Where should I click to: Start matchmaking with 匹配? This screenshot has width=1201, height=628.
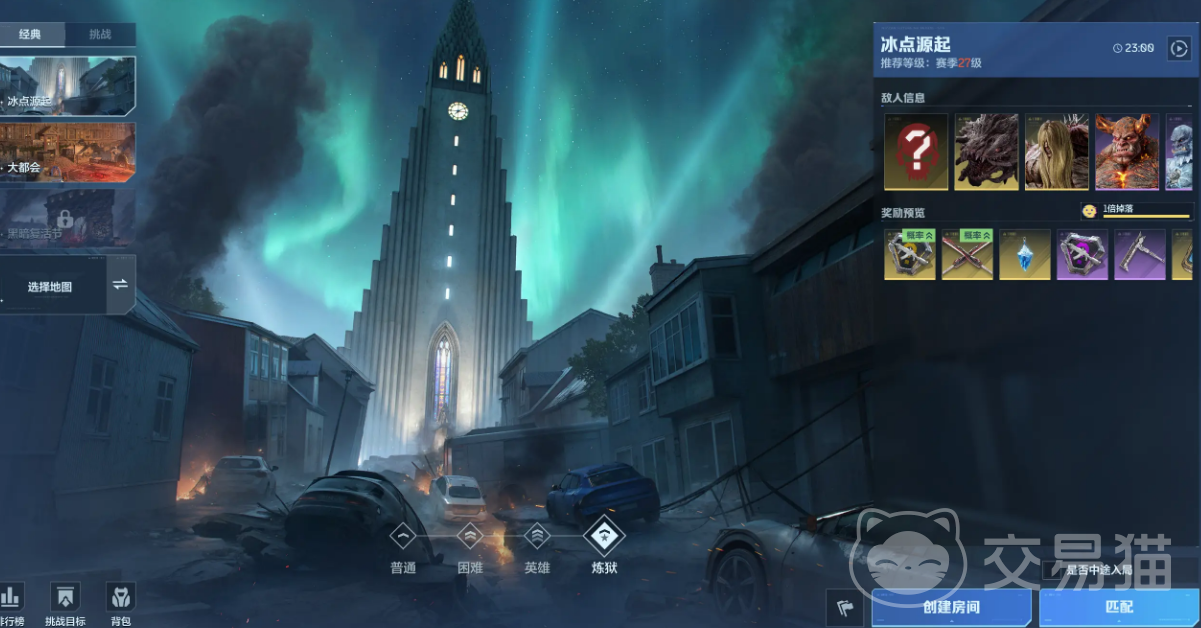[1119, 607]
